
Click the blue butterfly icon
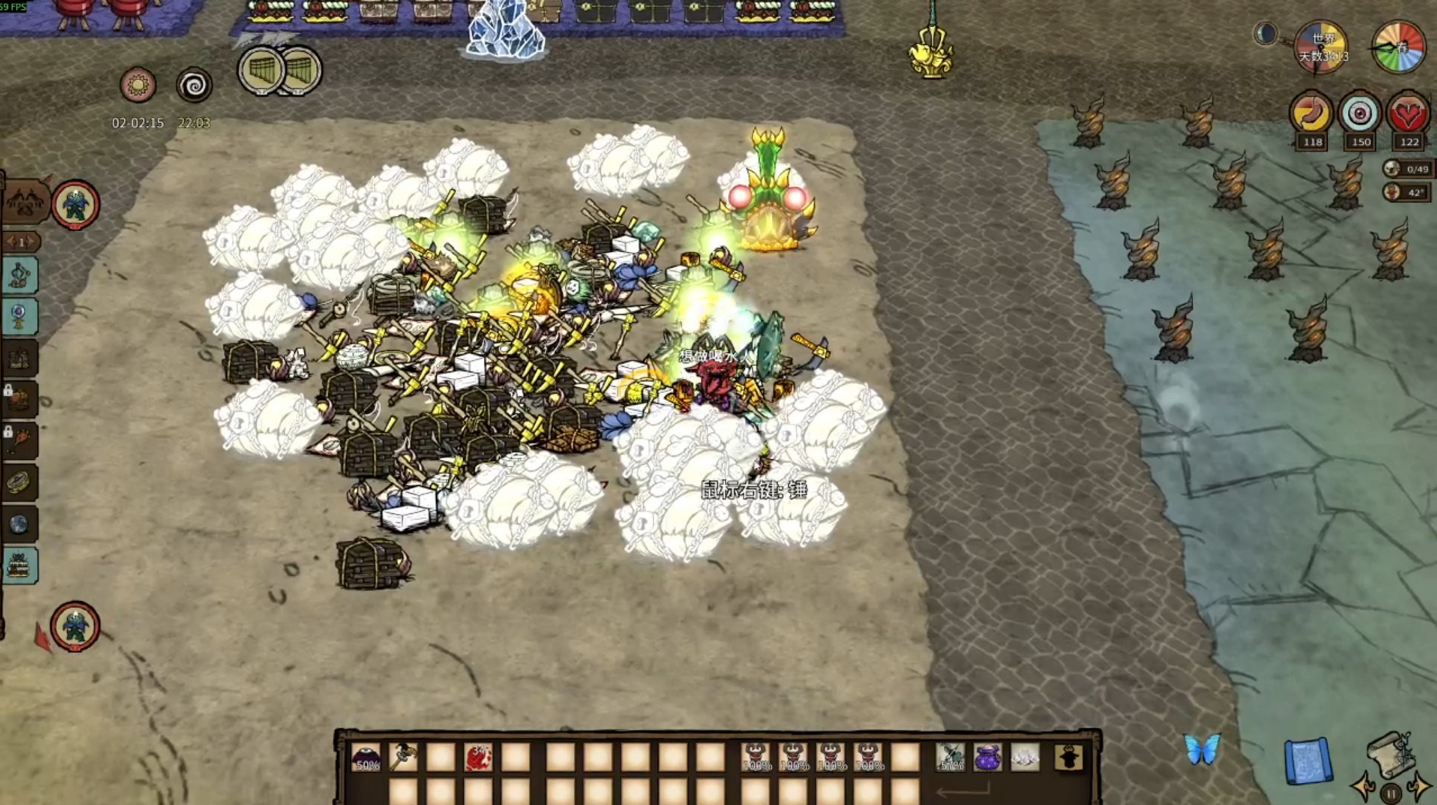pos(1202,749)
